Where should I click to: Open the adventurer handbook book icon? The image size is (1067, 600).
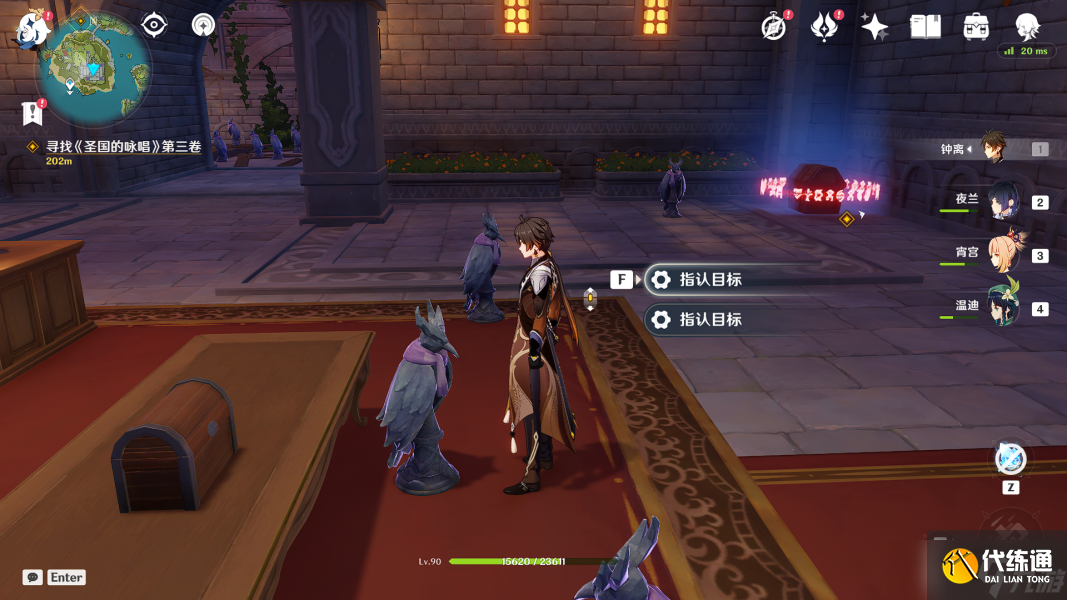tap(925, 27)
